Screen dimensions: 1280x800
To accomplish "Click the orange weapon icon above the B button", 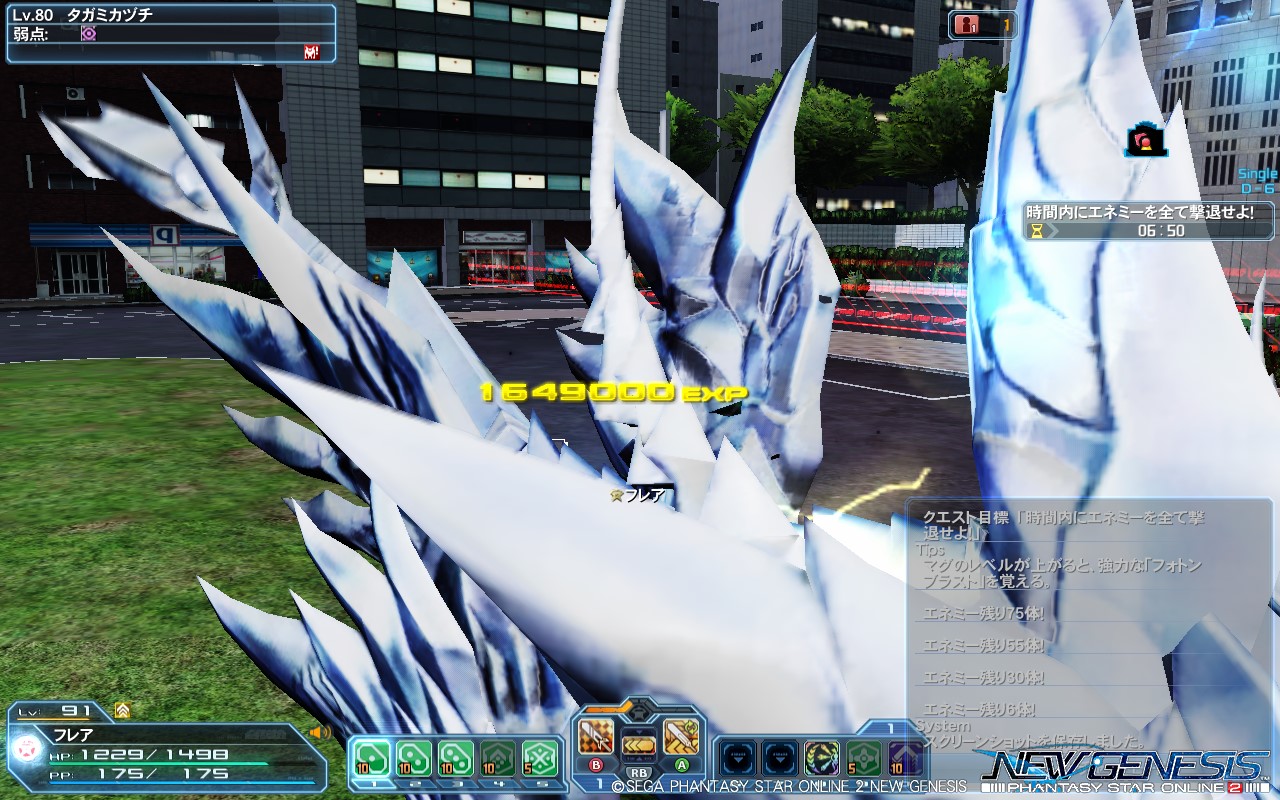I will click(x=593, y=737).
